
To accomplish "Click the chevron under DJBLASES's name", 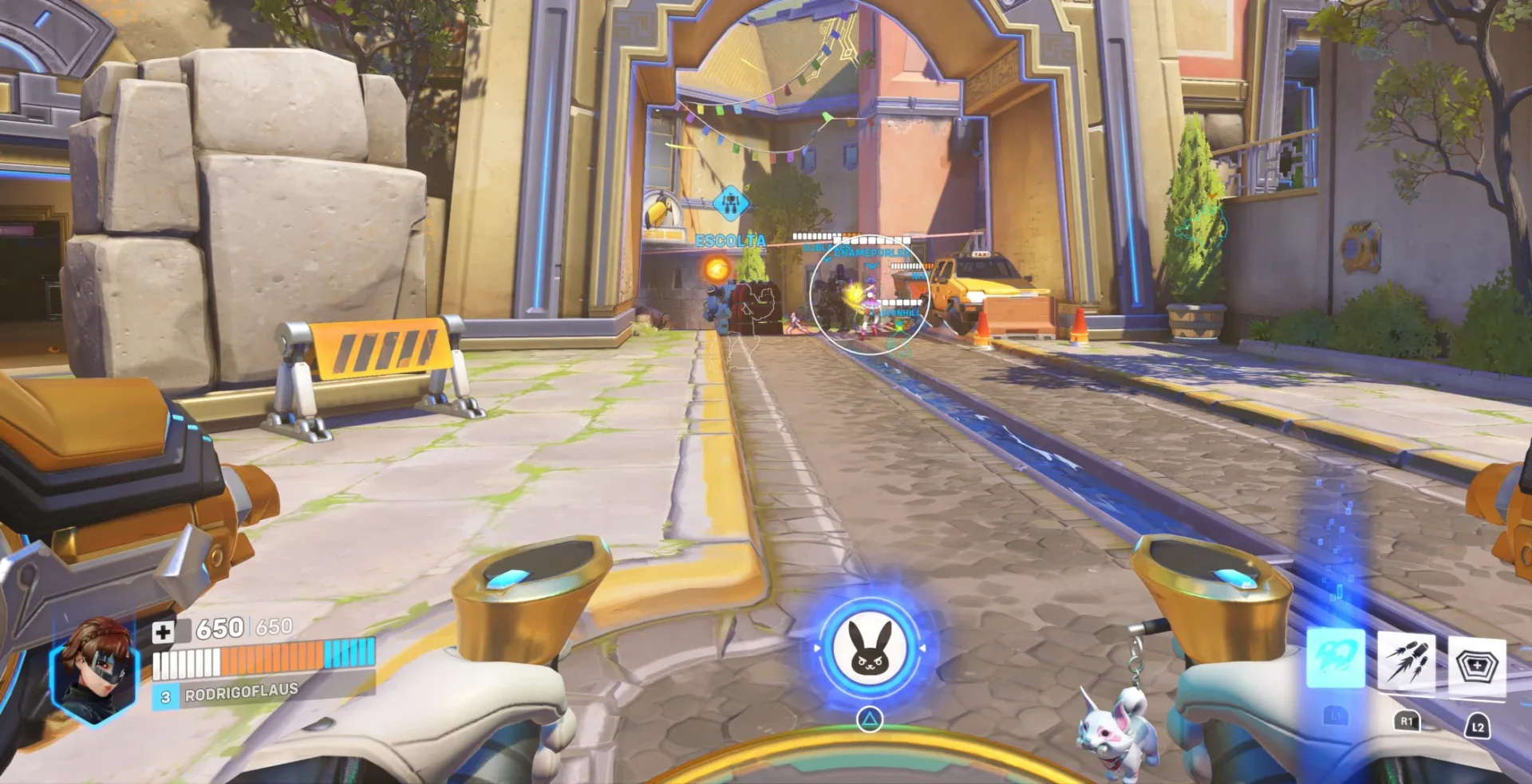I will (827, 260).
